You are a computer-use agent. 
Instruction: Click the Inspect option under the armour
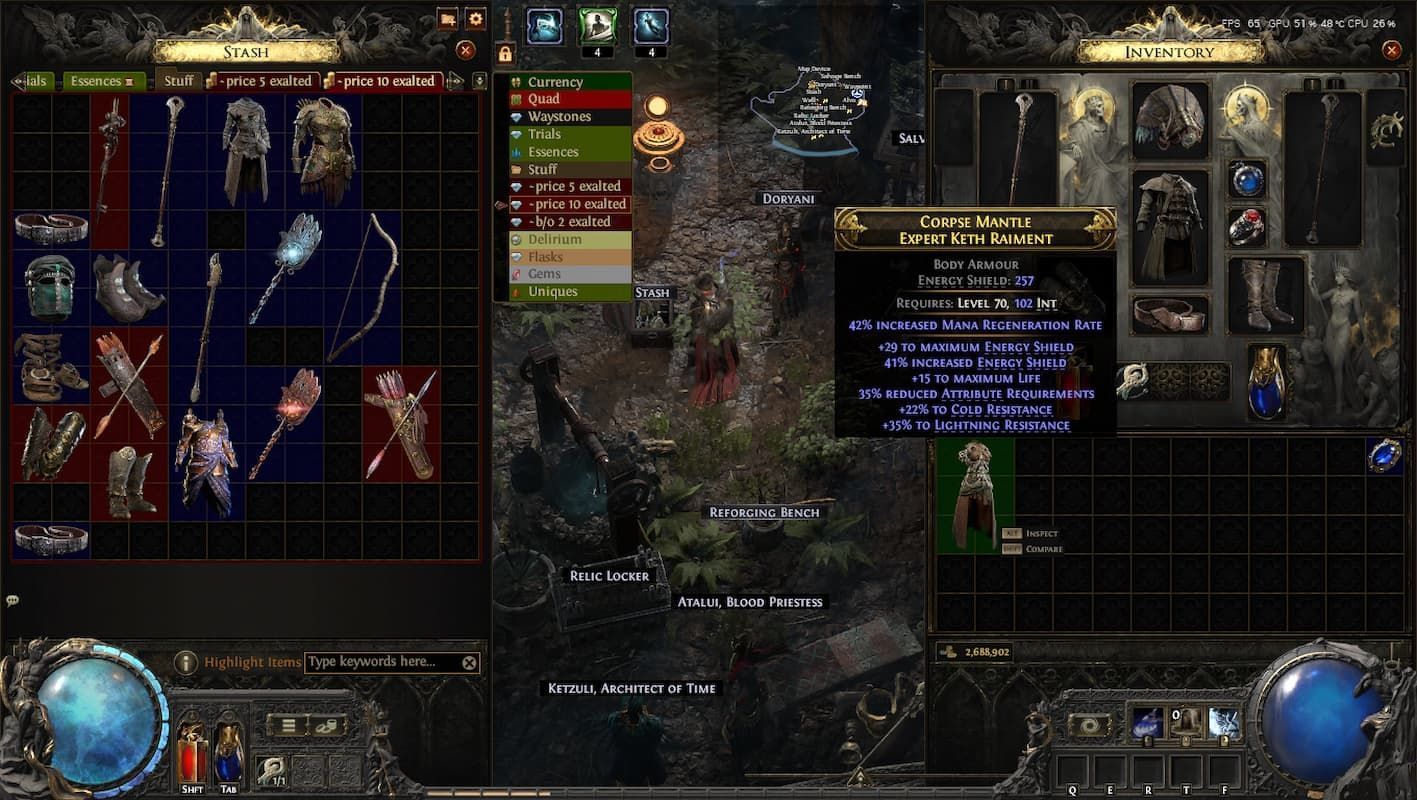(x=1040, y=533)
